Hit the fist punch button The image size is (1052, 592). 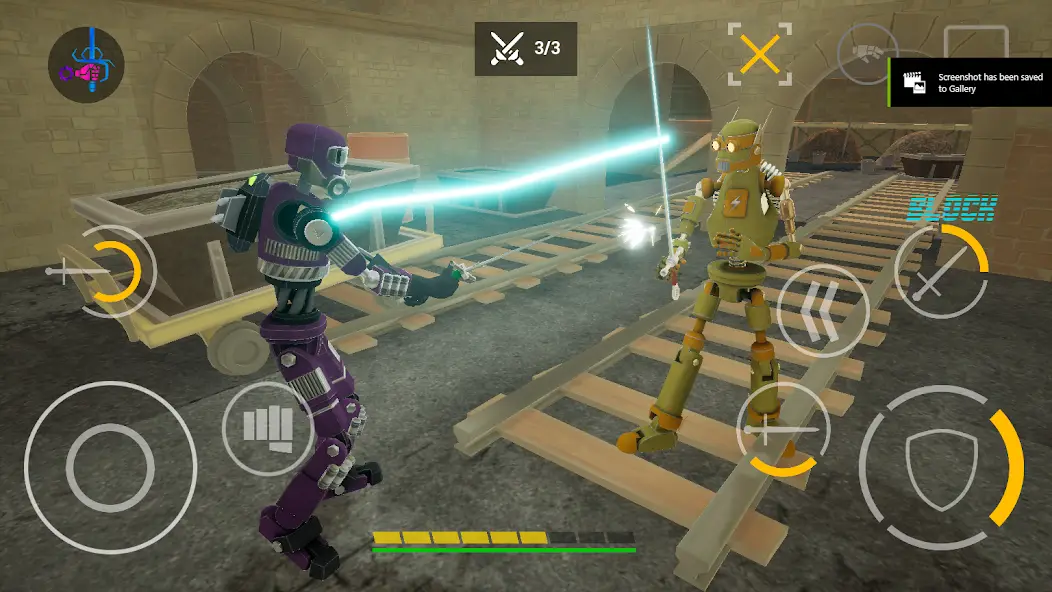(268, 428)
